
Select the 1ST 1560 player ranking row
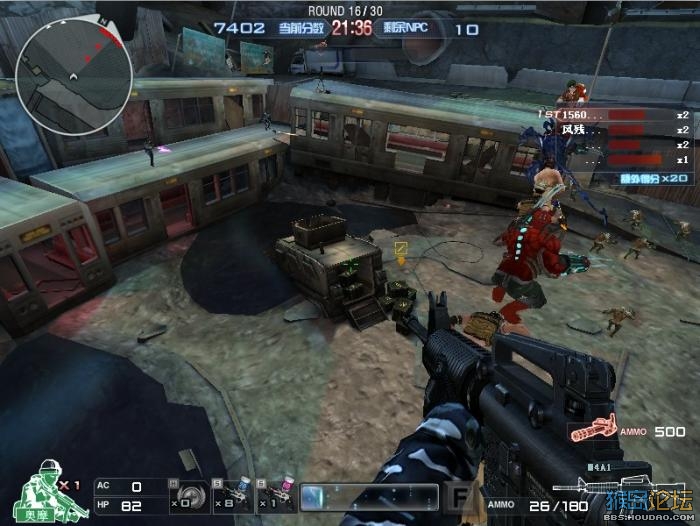[x=614, y=115]
